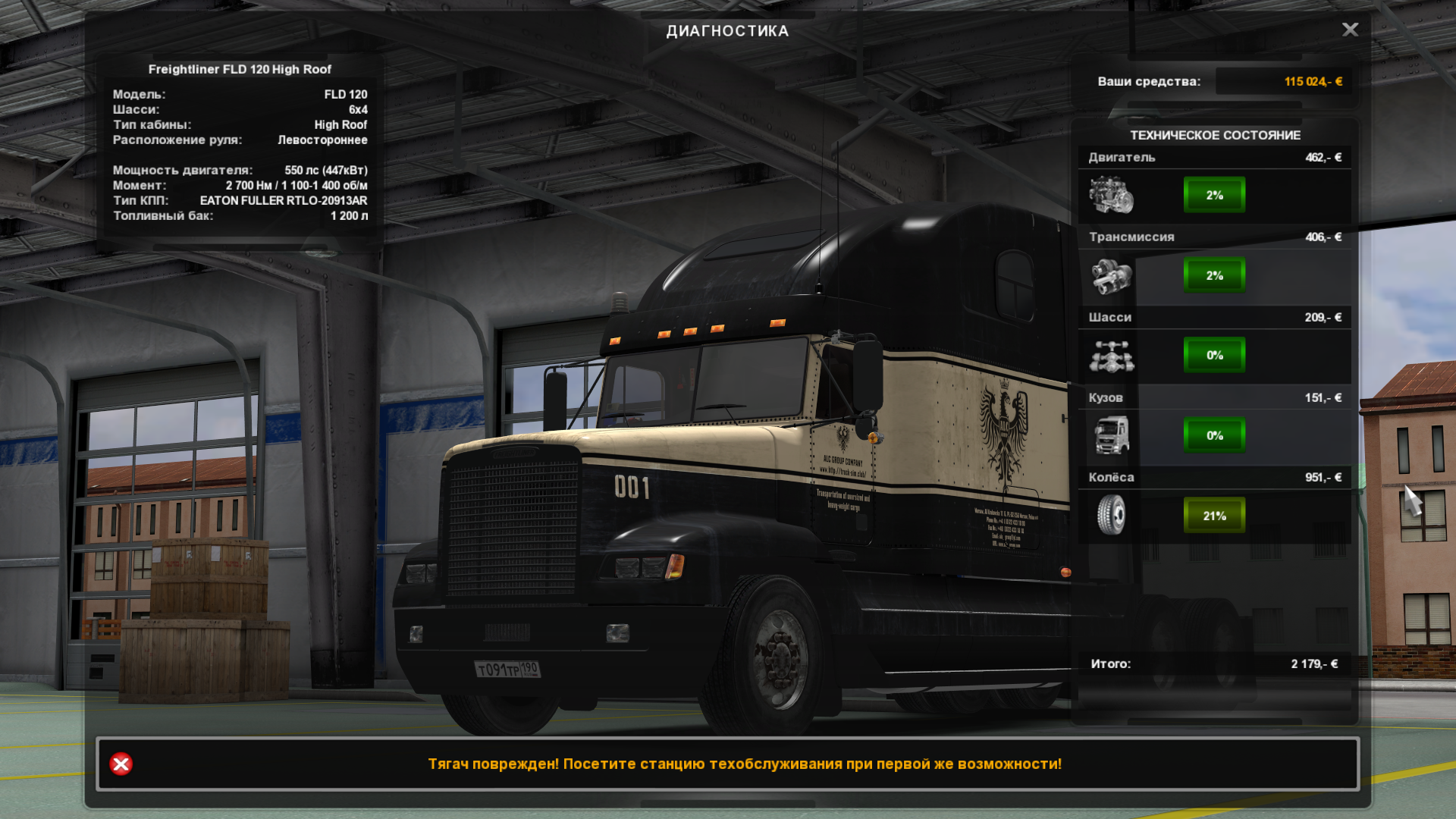Click the engine icon under Двигатель
Screen dimensions: 1456x819
click(x=1111, y=195)
